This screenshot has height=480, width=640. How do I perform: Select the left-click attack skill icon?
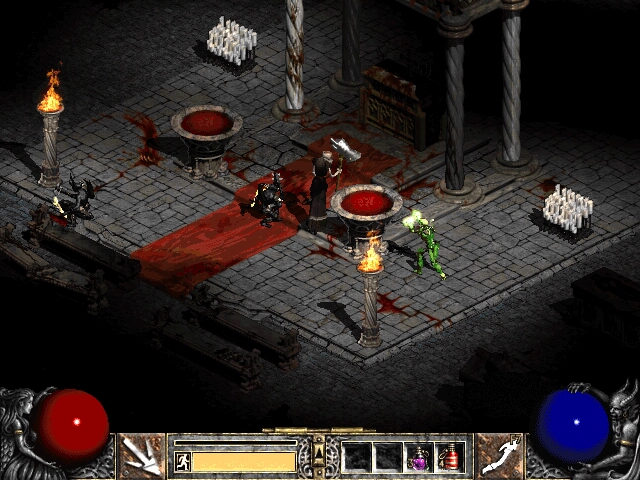tap(141, 456)
